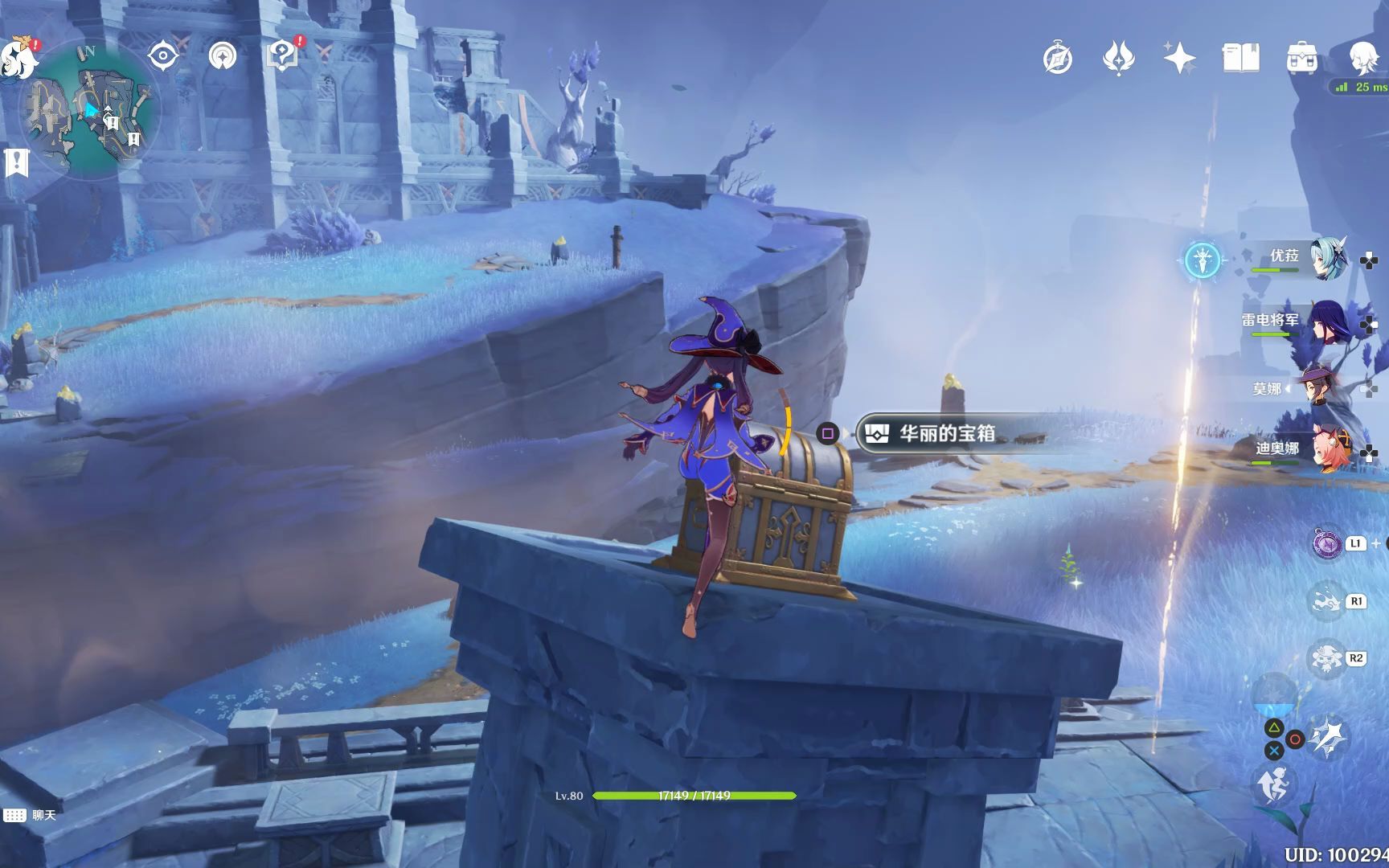Open the four-pointed star Wish icon
Screen dimensions: 1389x868
(1179, 58)
